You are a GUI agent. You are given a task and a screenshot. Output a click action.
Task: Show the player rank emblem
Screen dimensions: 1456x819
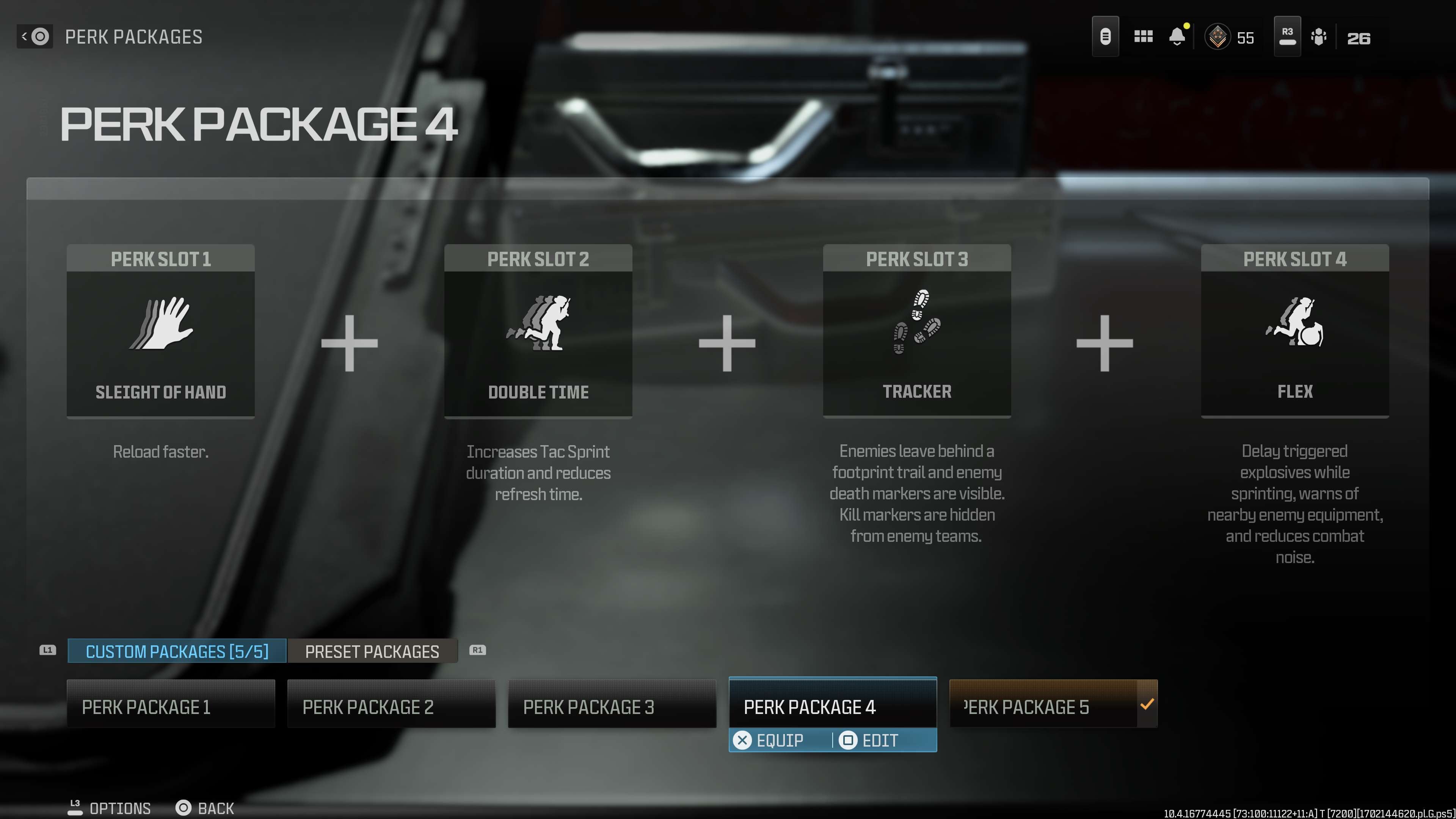coord(1218,37)
